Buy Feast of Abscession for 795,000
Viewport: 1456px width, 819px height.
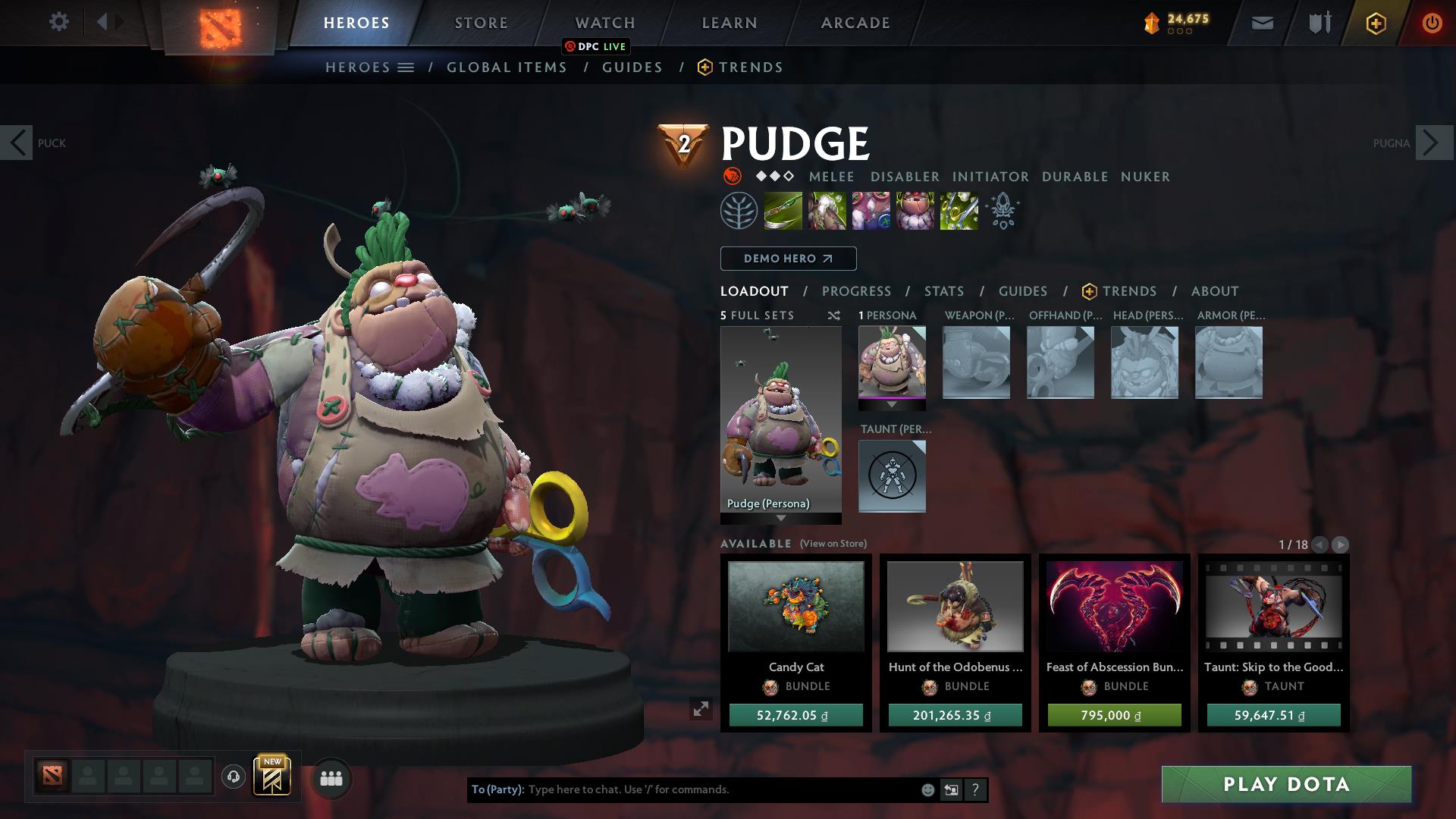tap(1114, 715)
